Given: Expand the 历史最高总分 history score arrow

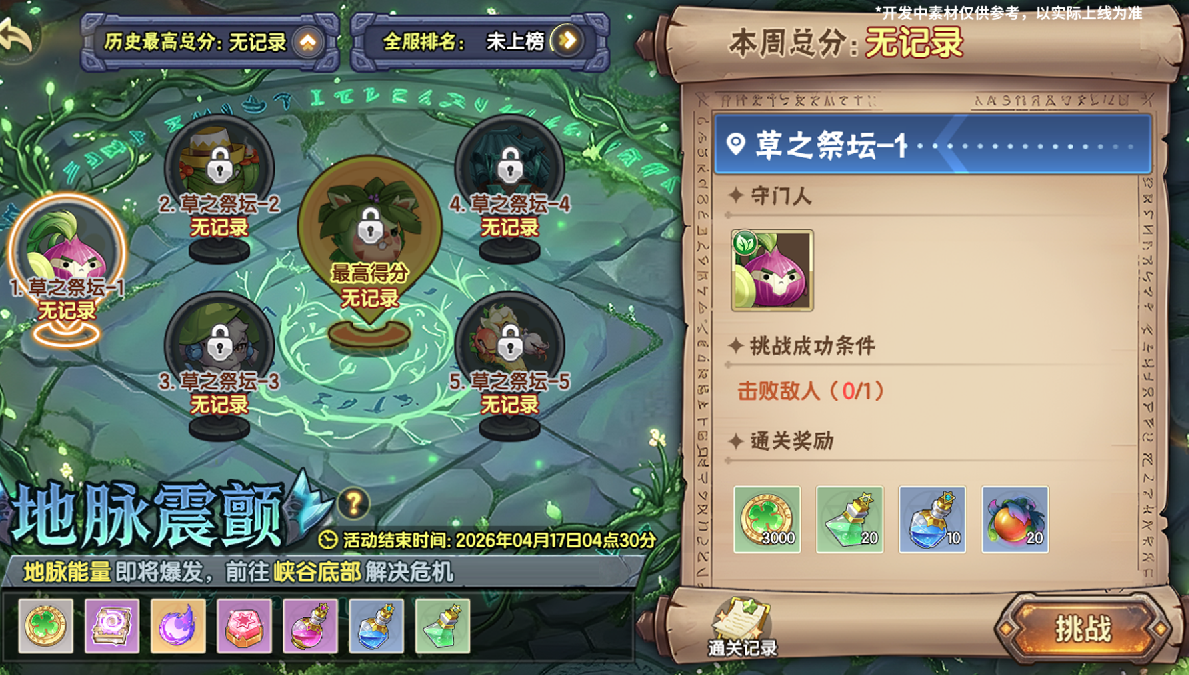Looking at the screenshot, I should pos(307,41).
